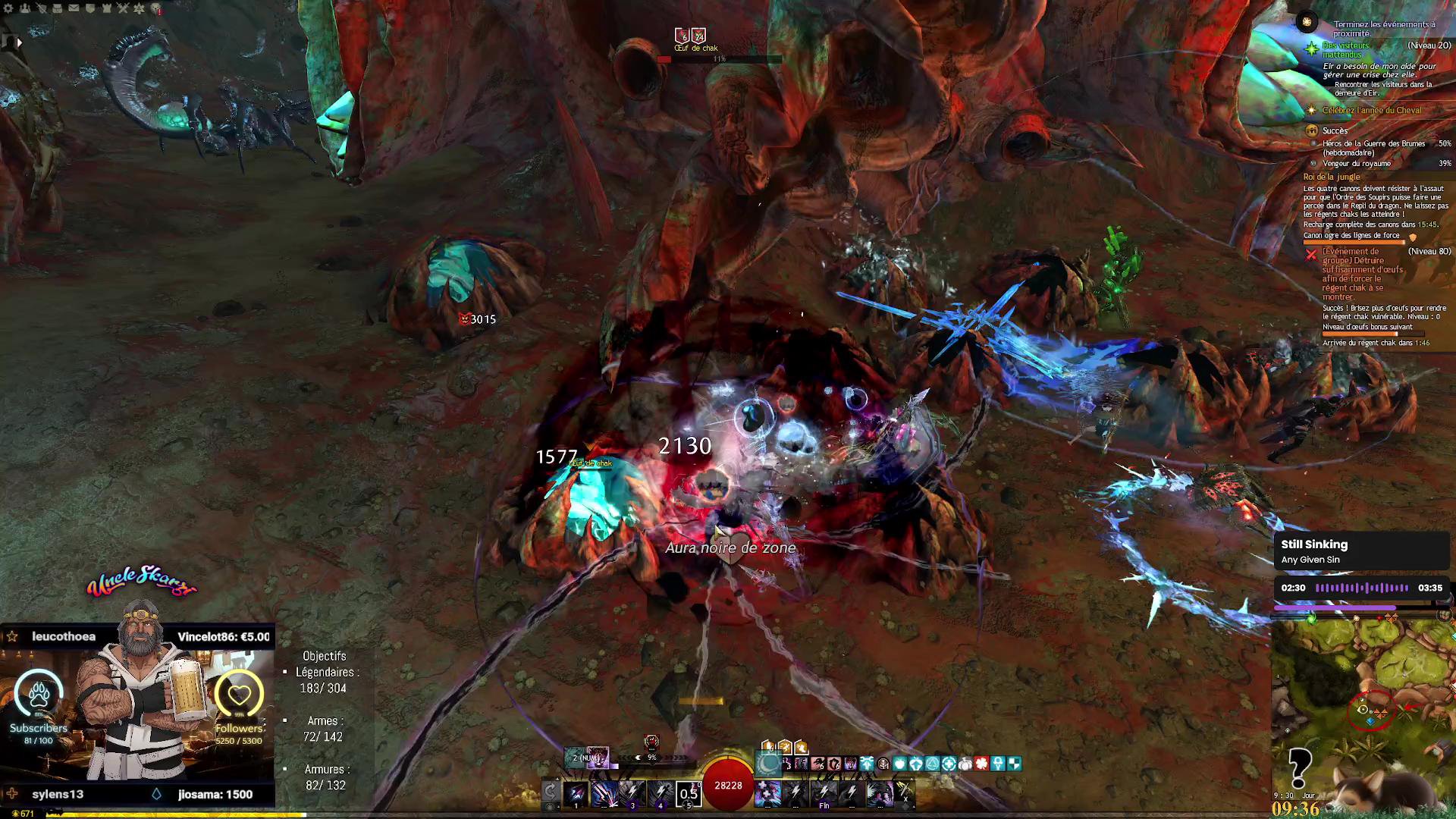The width and height of the screenshot is (1456, 819).
Task: Open 'Célébrez l'année du Cheval' tracker entry
Action: click(x=1371, y=111)
